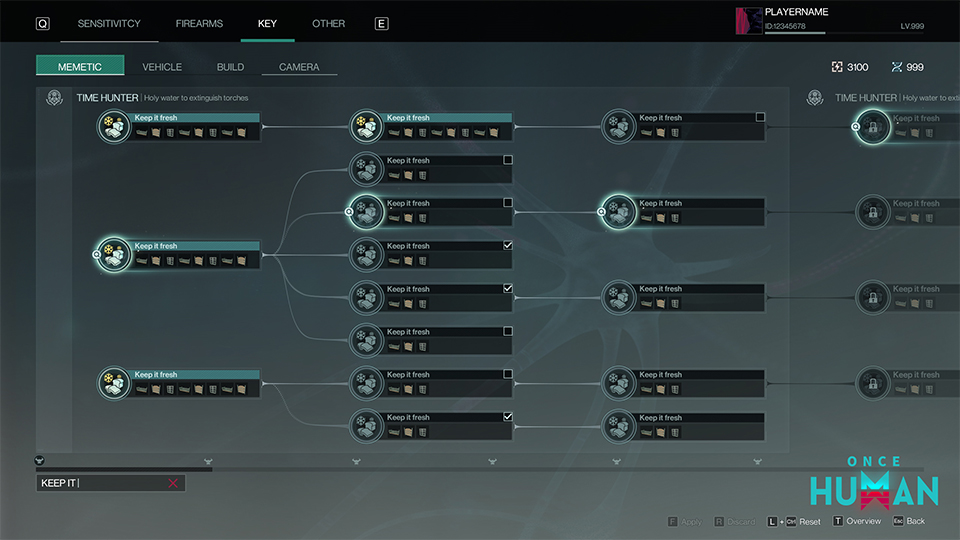Screen dimensions: 960x540
Task: Clear the search text with the red X
Action: 173,483
